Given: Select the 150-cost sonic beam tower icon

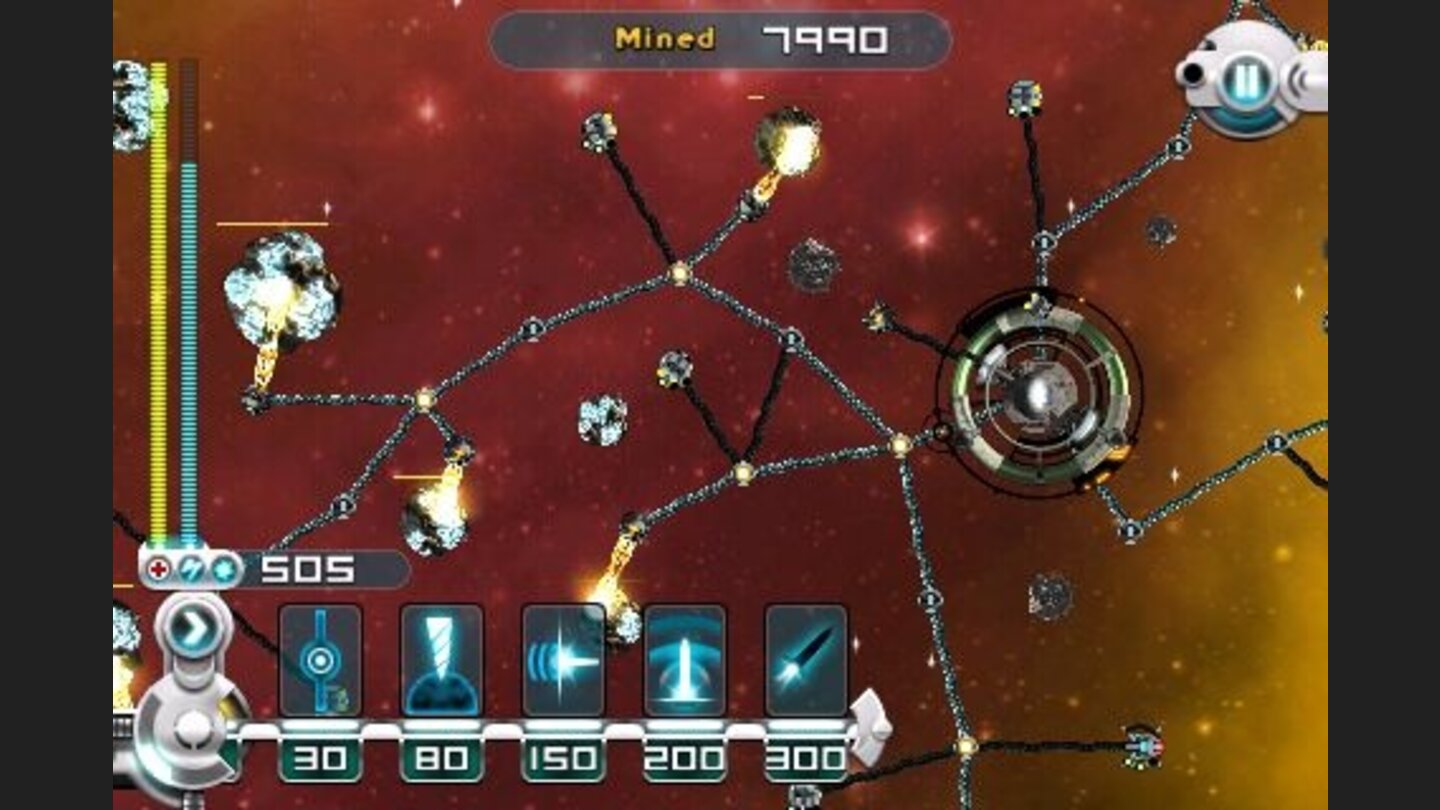Looking at the screenshot, I should [x=562, y=660].
